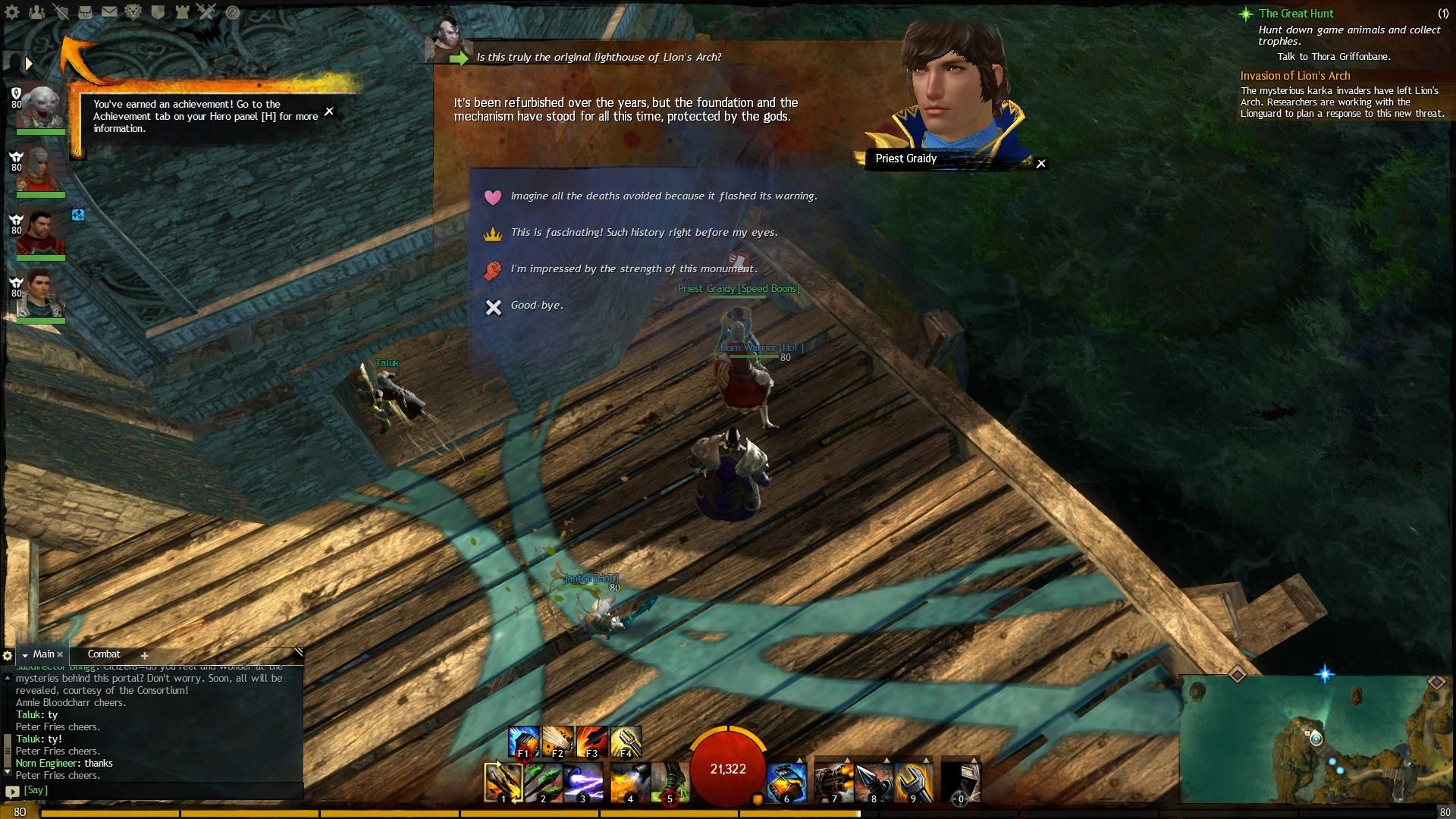Image resolution: width=1456 pixels, height=819 pixels.
Task: Open the help question mark icon
Action: [x=233, y=12]
